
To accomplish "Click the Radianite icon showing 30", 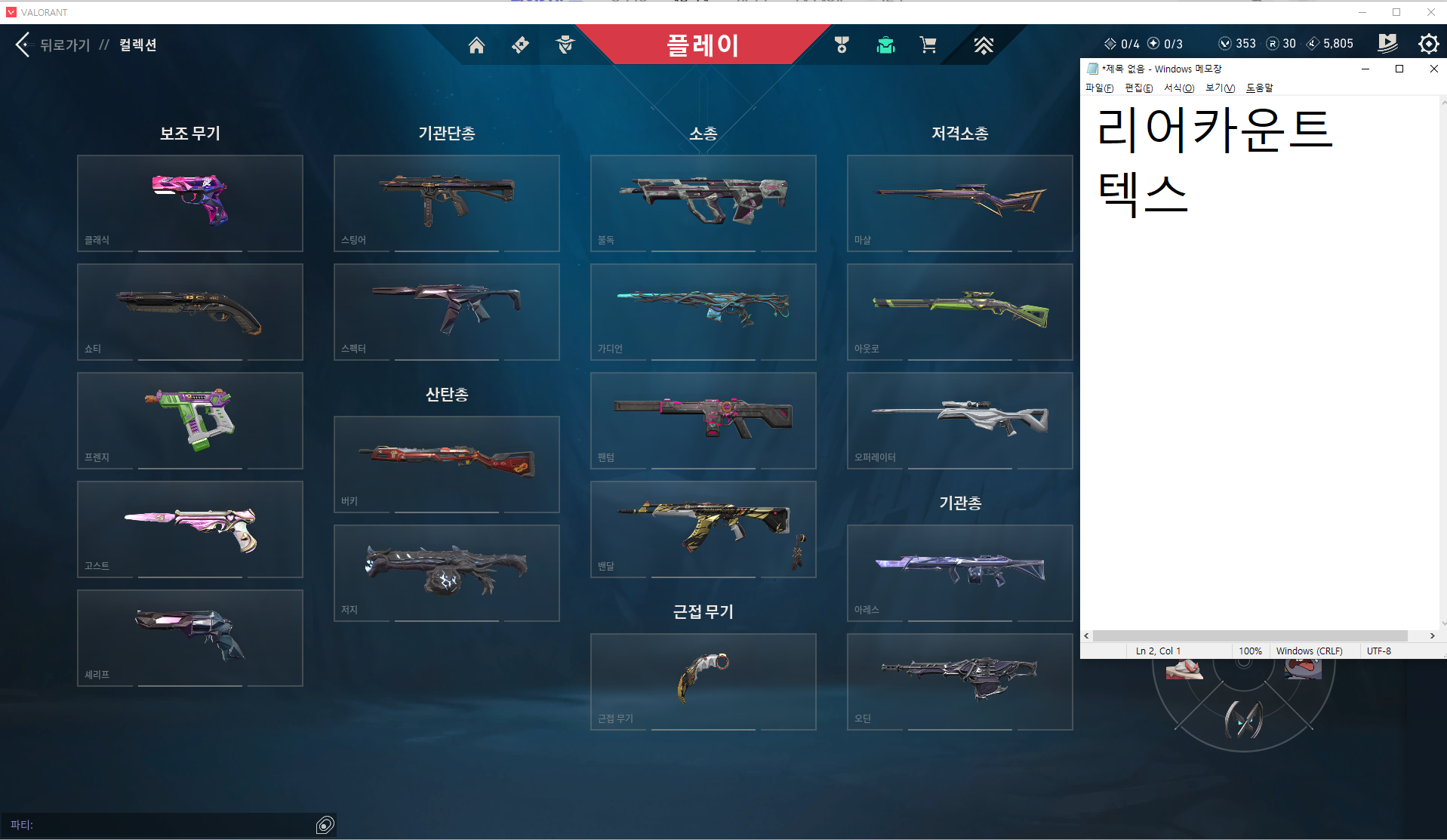I will 1271,43.
